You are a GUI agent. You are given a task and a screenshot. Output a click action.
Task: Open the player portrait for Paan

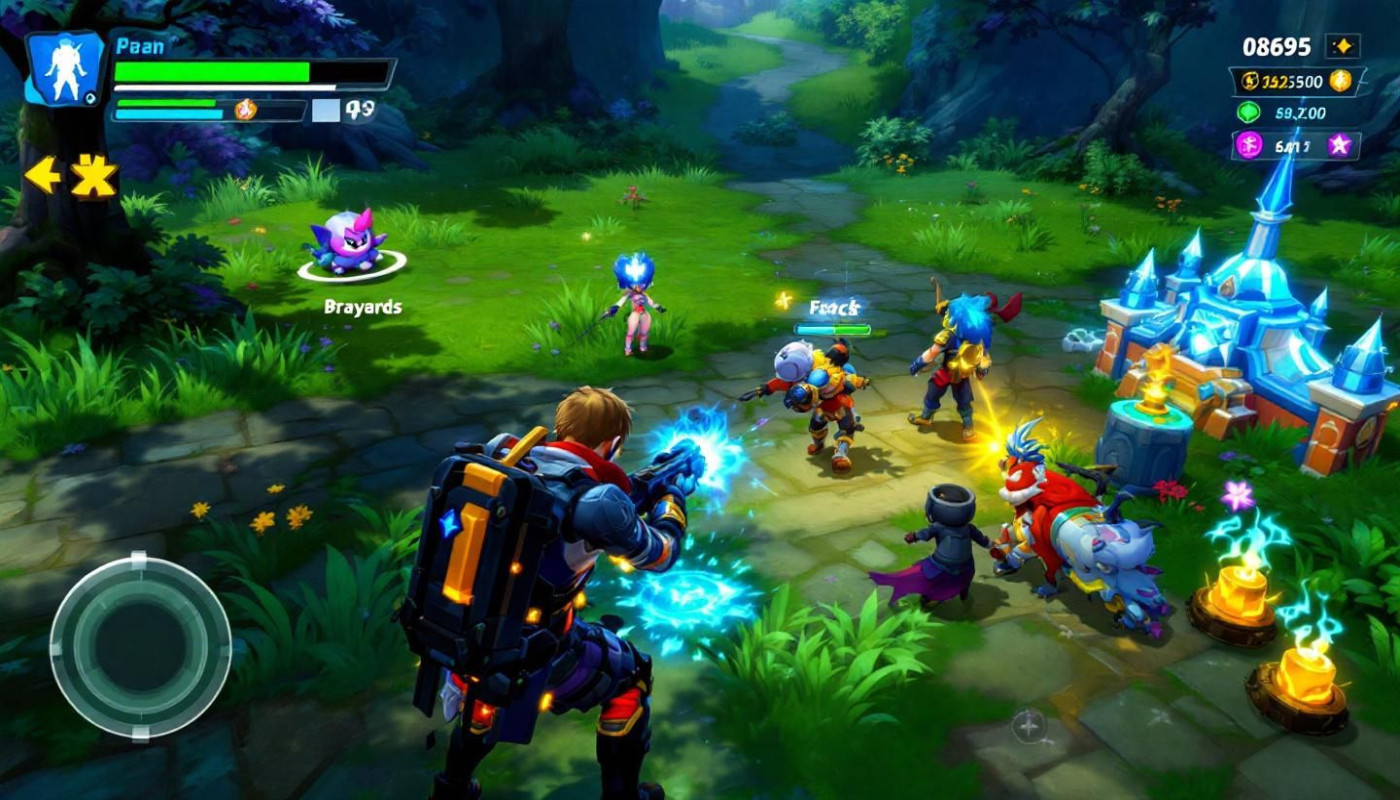tap(65, 68)
